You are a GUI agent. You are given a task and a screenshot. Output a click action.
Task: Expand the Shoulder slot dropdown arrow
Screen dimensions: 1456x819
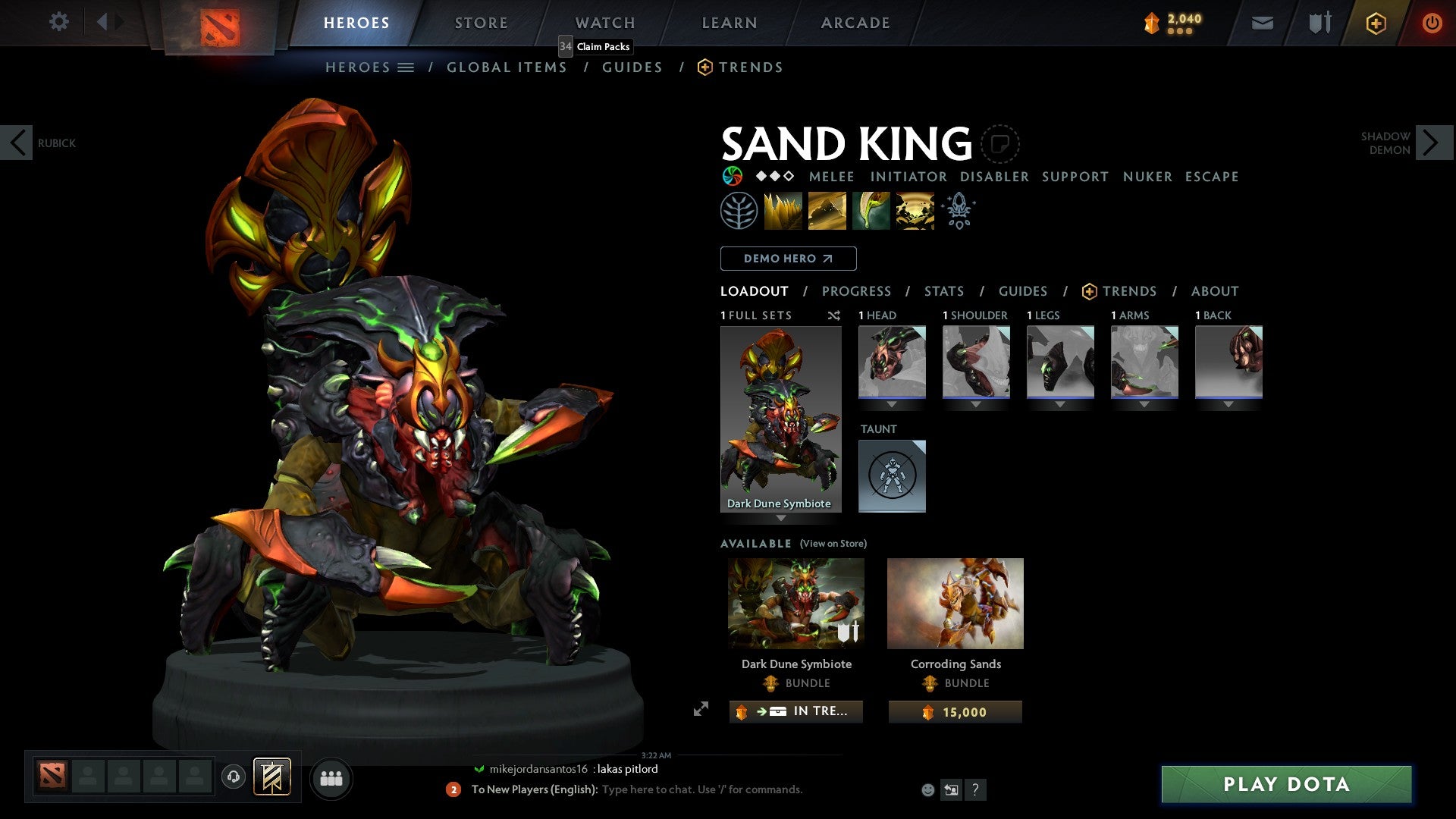click(x=976, y=404)
